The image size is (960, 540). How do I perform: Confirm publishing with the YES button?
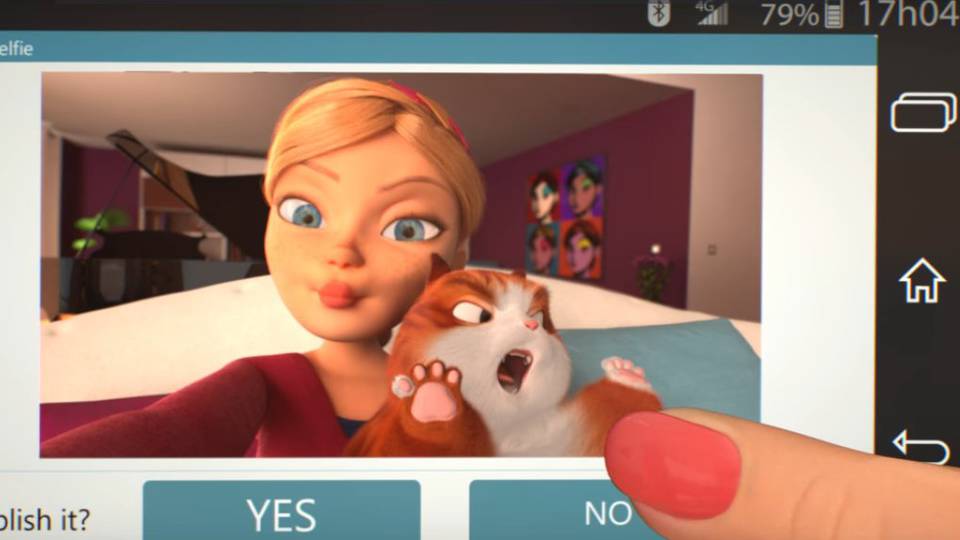pyautogui.click(x=281, y=511)
